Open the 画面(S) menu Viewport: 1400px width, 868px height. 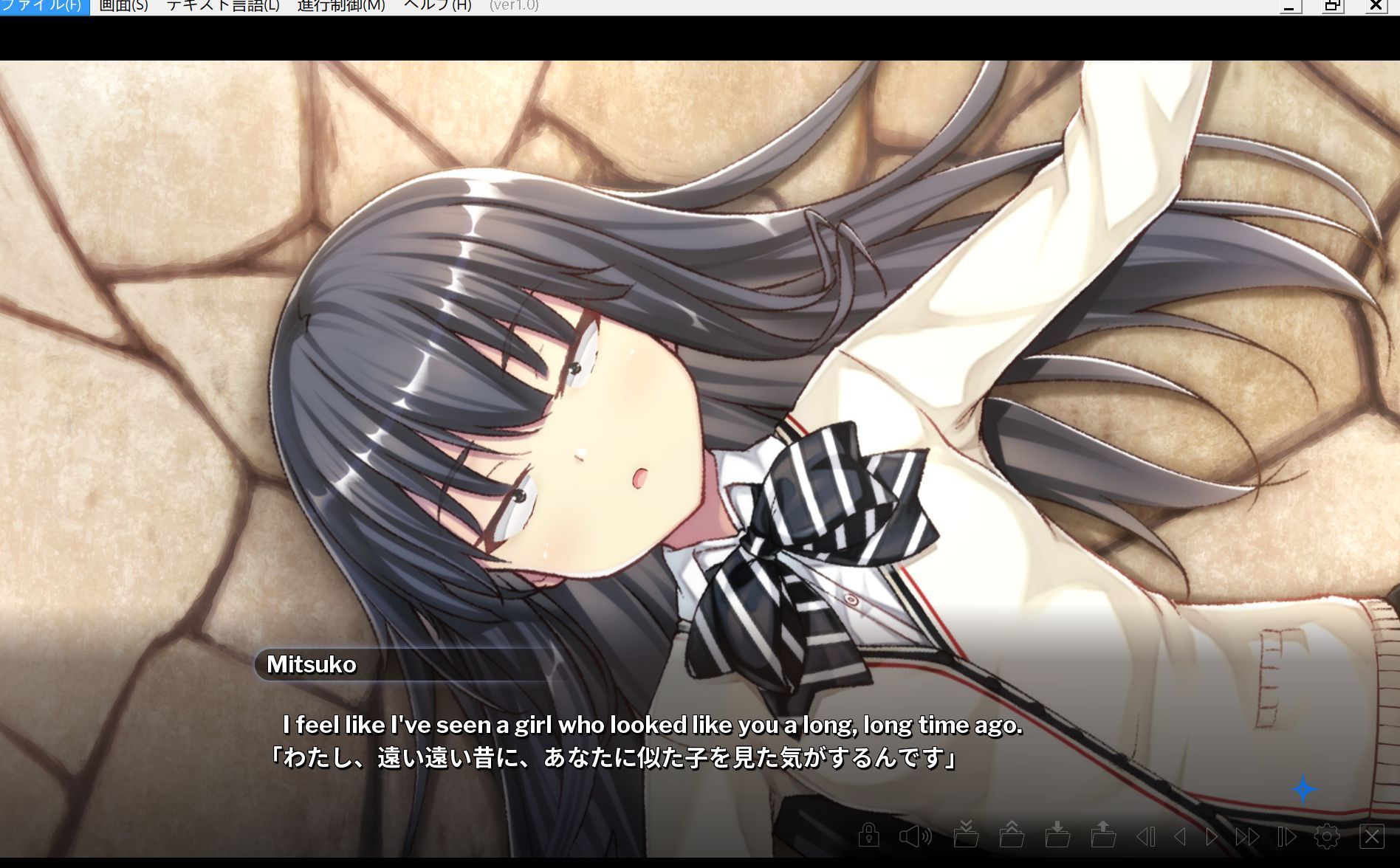(126, 6)
